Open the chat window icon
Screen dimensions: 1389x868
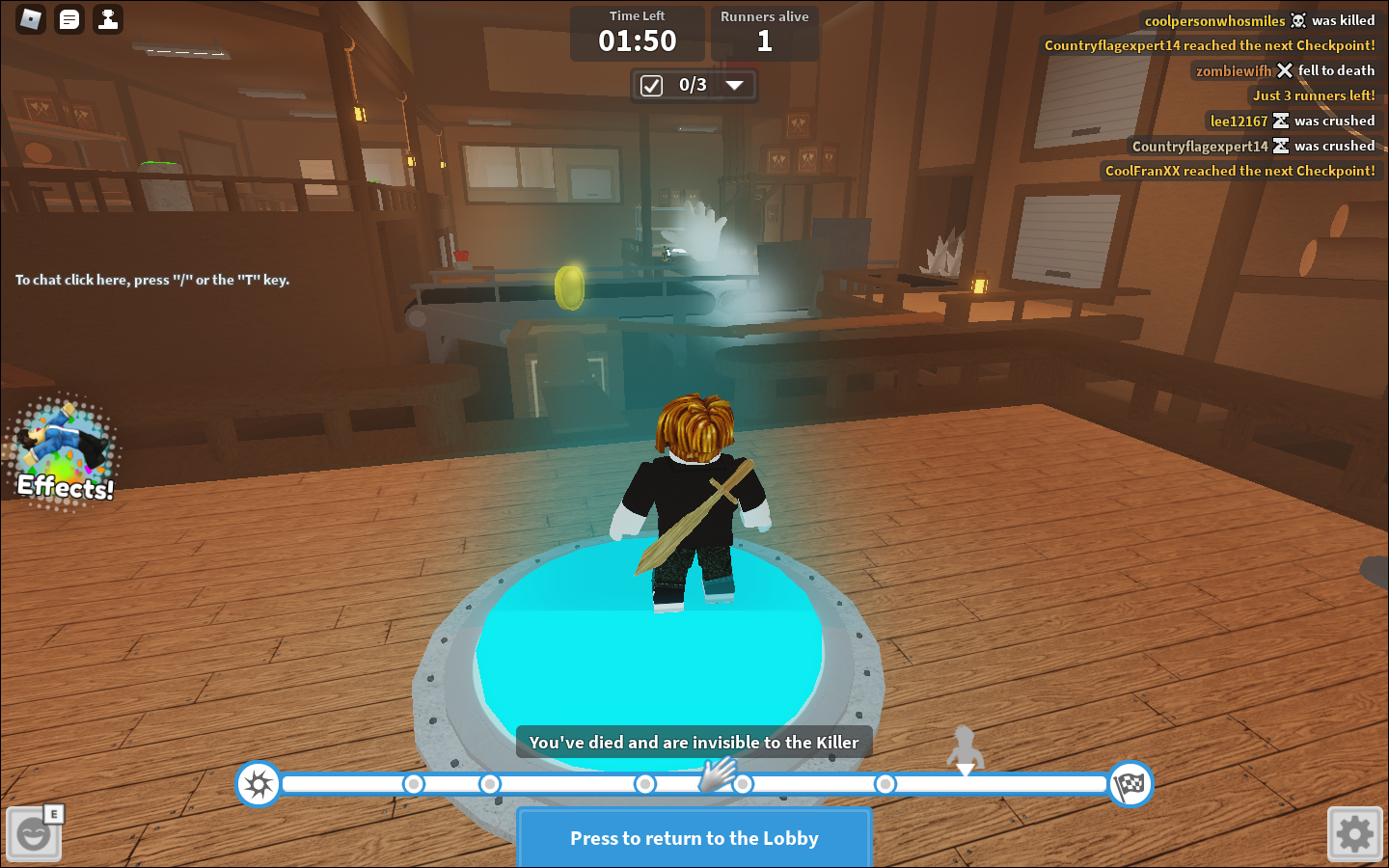pyautogui.click(x=68, y=18)
